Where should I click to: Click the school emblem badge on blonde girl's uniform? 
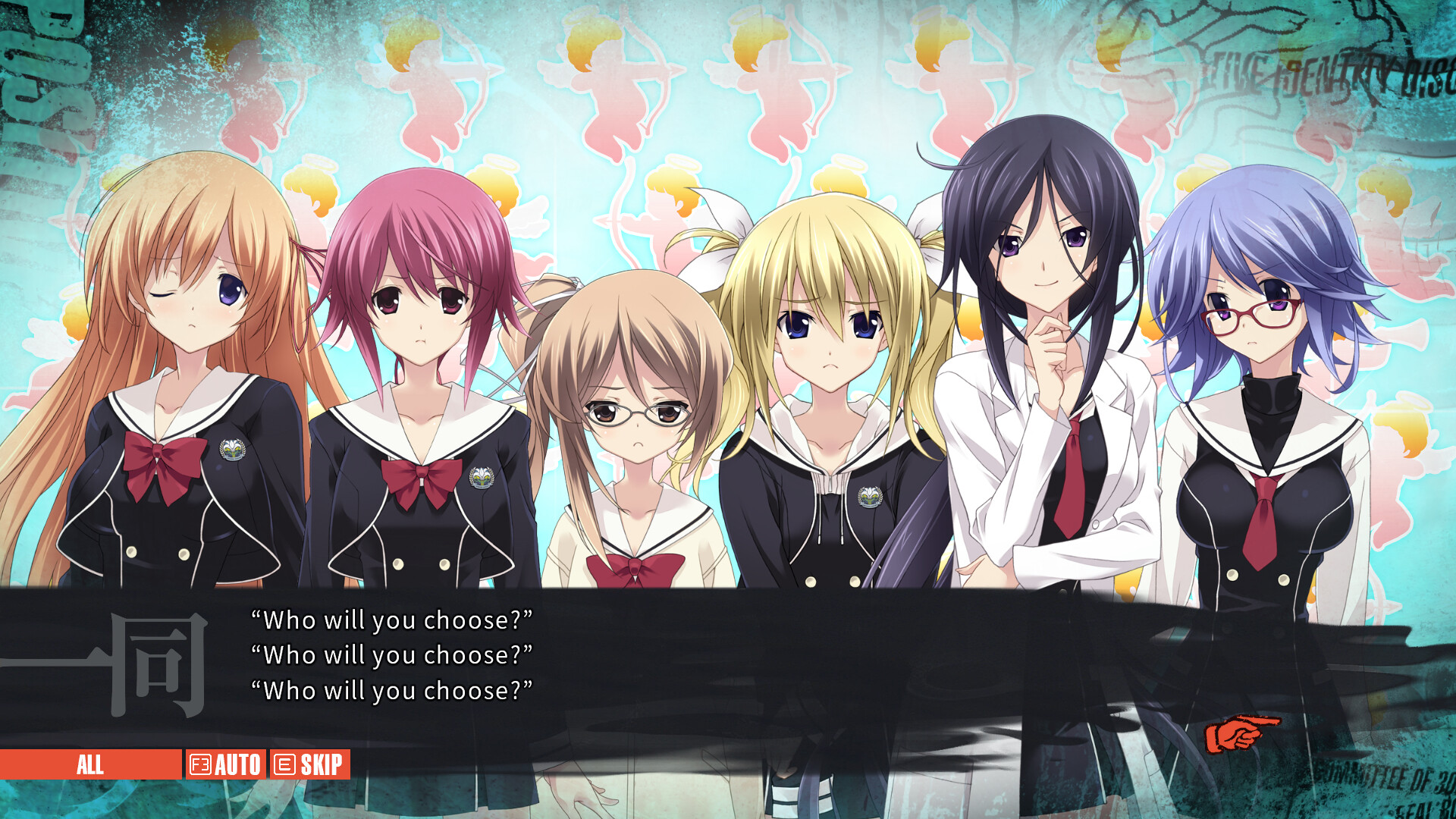(870, 496)
